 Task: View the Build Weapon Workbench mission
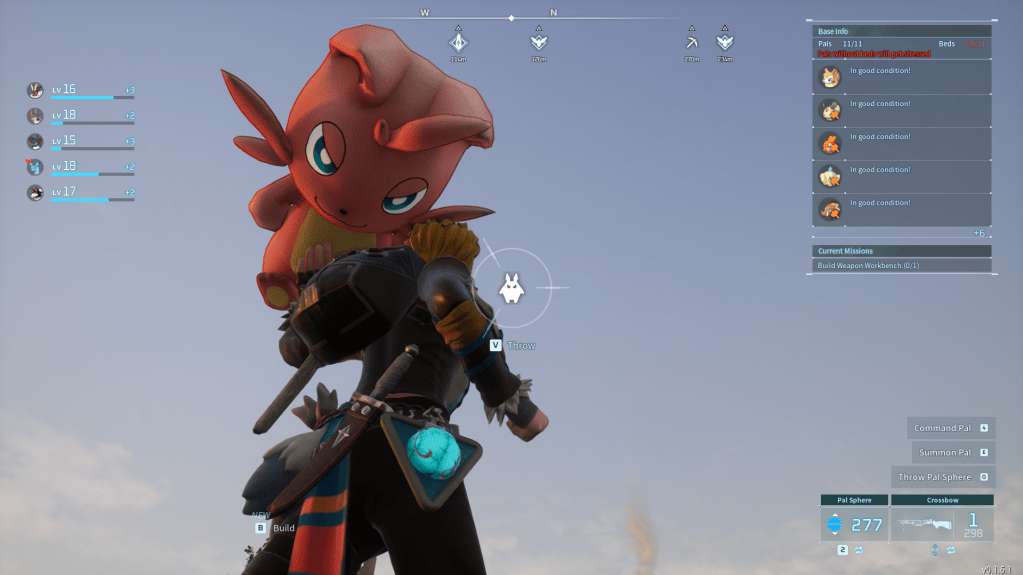click(x=902, y=266)
